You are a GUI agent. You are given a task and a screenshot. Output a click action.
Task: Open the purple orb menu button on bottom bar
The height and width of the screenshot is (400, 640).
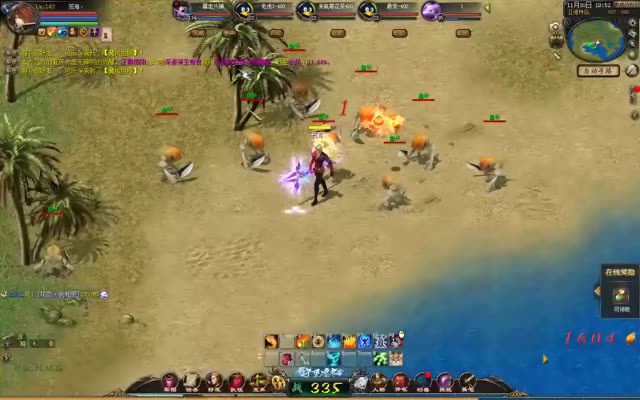[445, 382]
